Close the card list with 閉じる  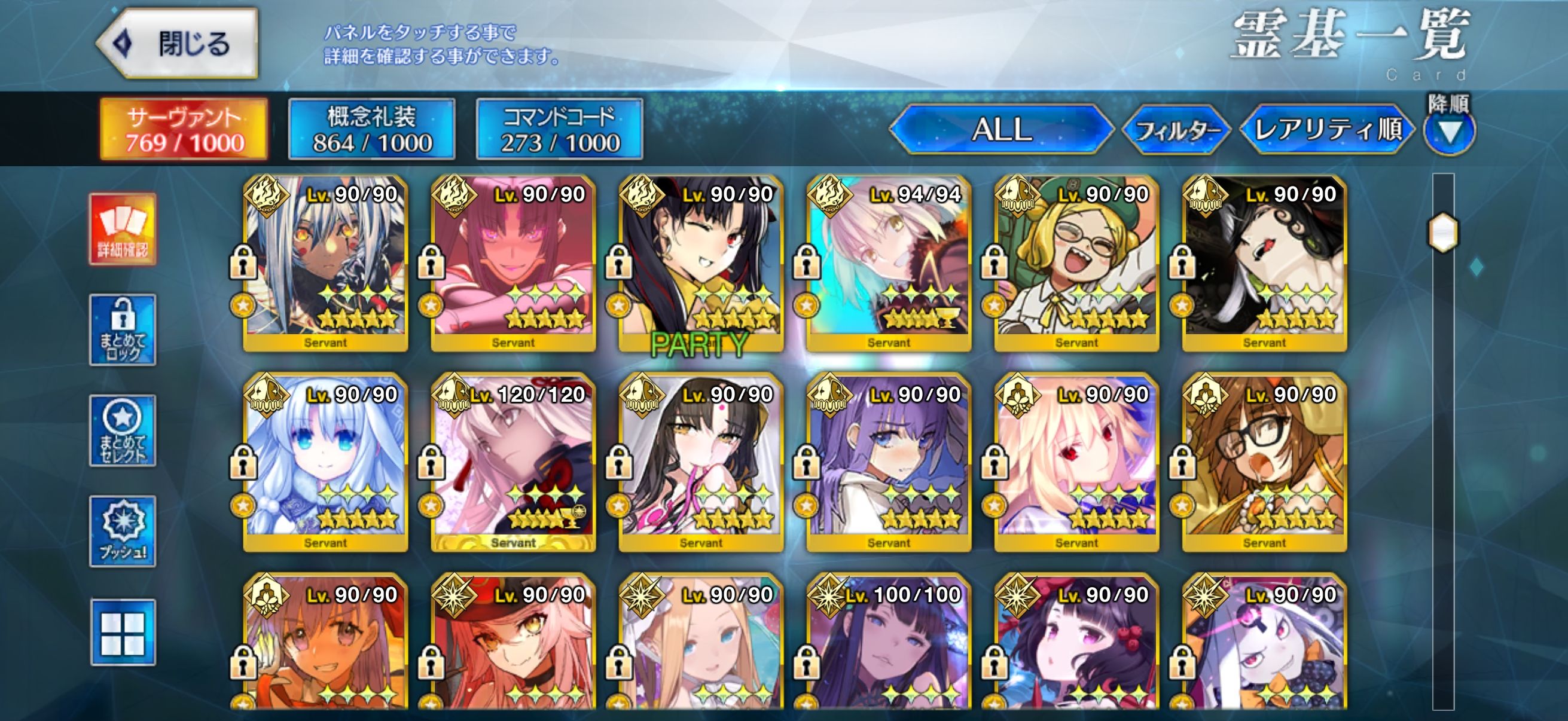(x=178, y=44)
